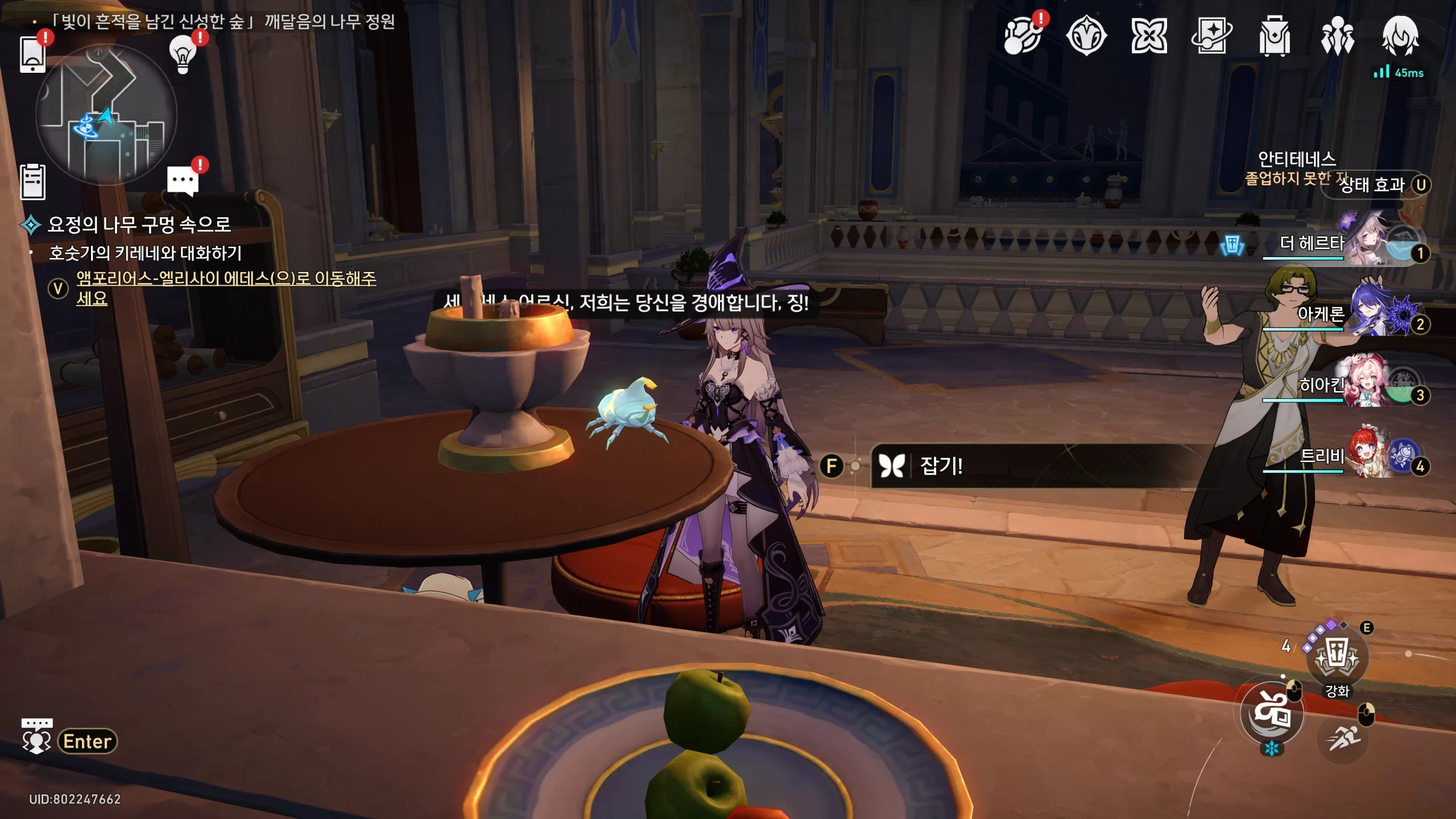The height and width of the screenshot is (819, 1456).
Task: Toggle the sprint running icon
Action: (1343, 738)
